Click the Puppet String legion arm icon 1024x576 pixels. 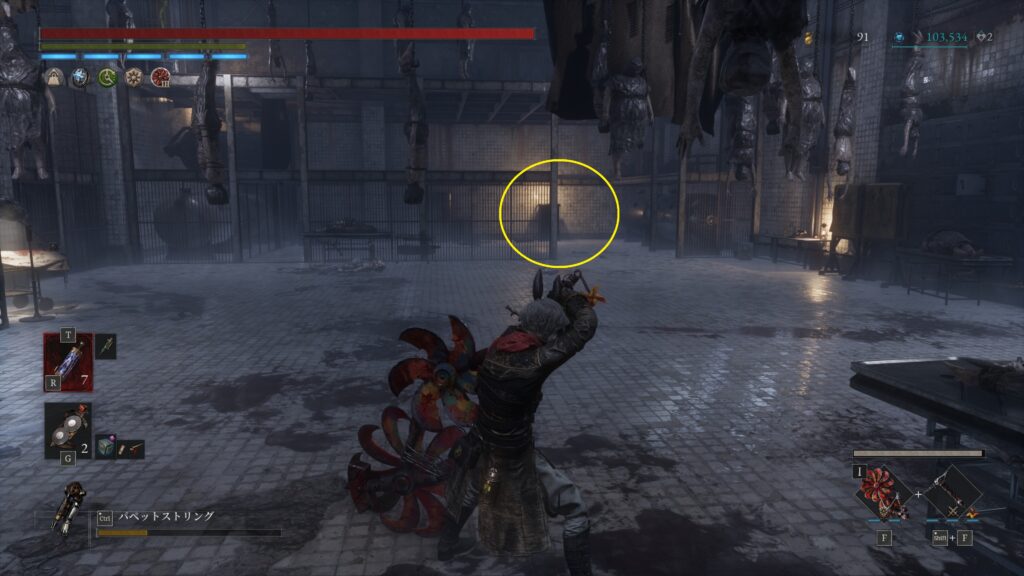point(72,508)
